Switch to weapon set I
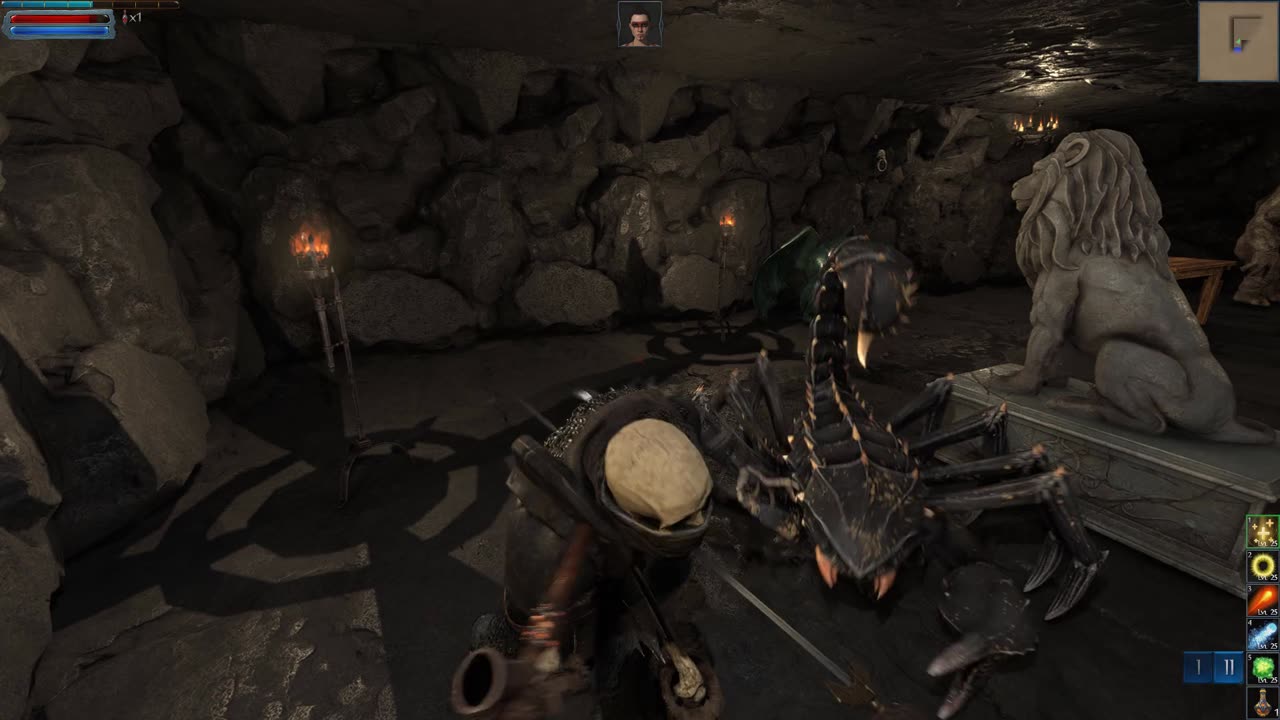This screenshot has height=720, width=1280. tap(1198, 667)
